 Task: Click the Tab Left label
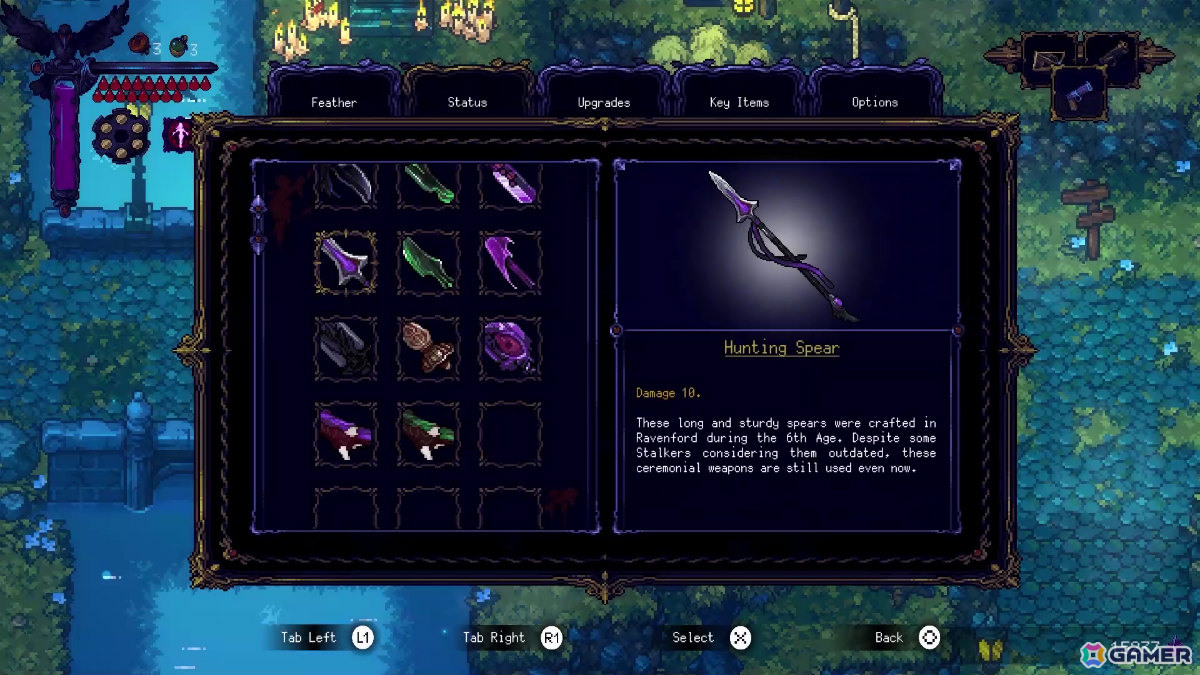click(x=309, y=638)
